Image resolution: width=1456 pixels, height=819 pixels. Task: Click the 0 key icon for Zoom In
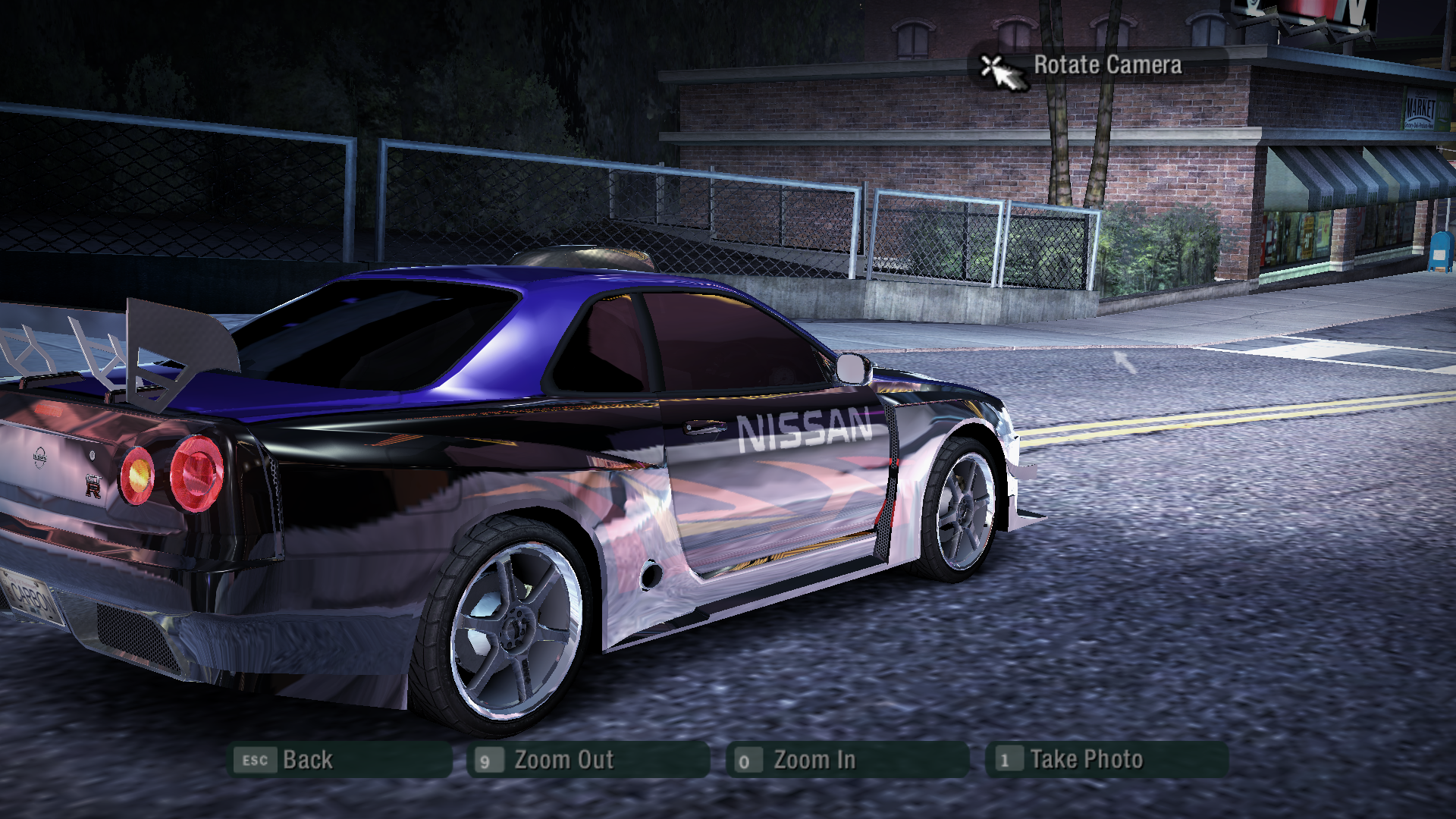click(x=746, y=758)
